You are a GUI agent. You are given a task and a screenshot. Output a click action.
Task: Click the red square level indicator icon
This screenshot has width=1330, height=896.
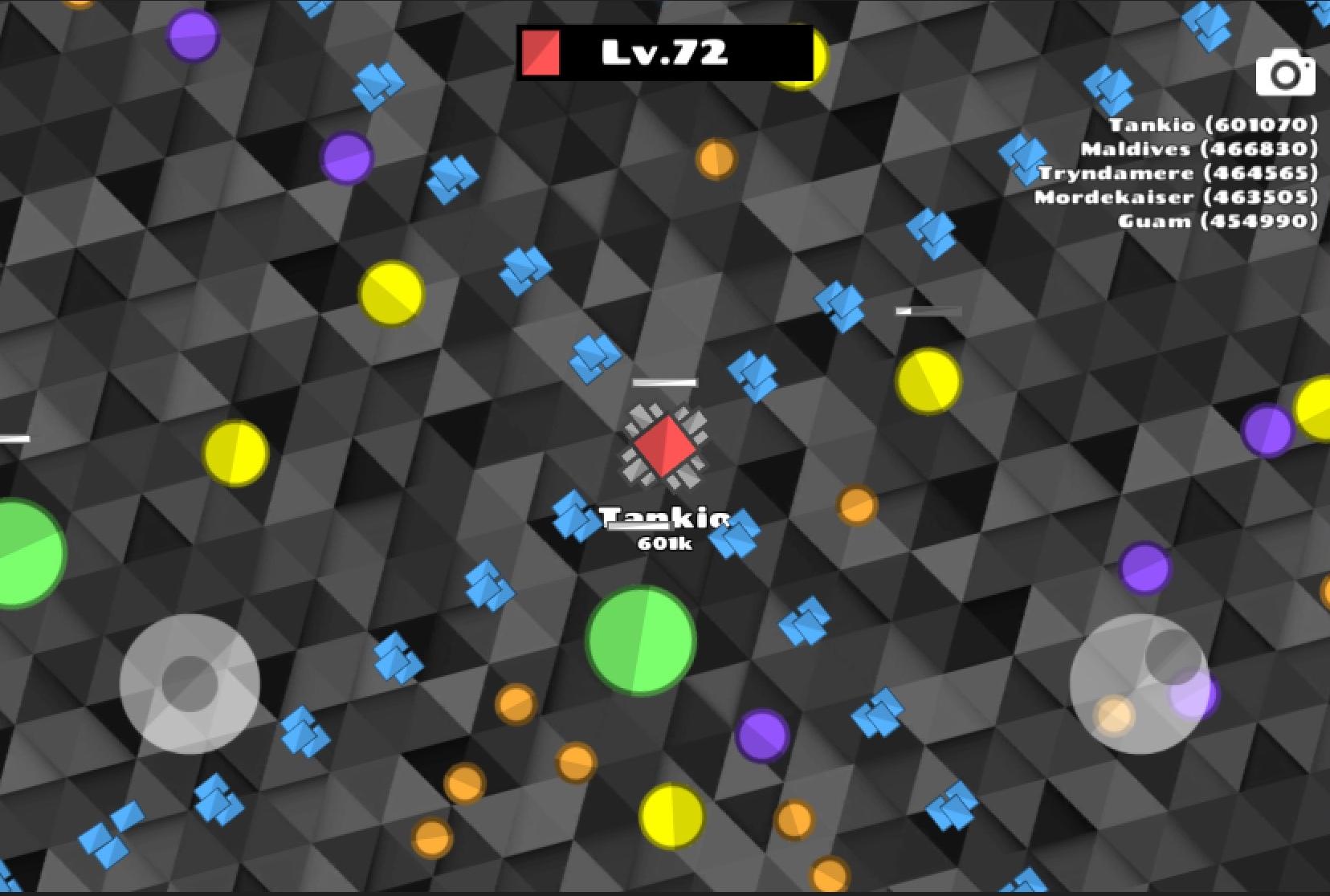click(541, 51)
